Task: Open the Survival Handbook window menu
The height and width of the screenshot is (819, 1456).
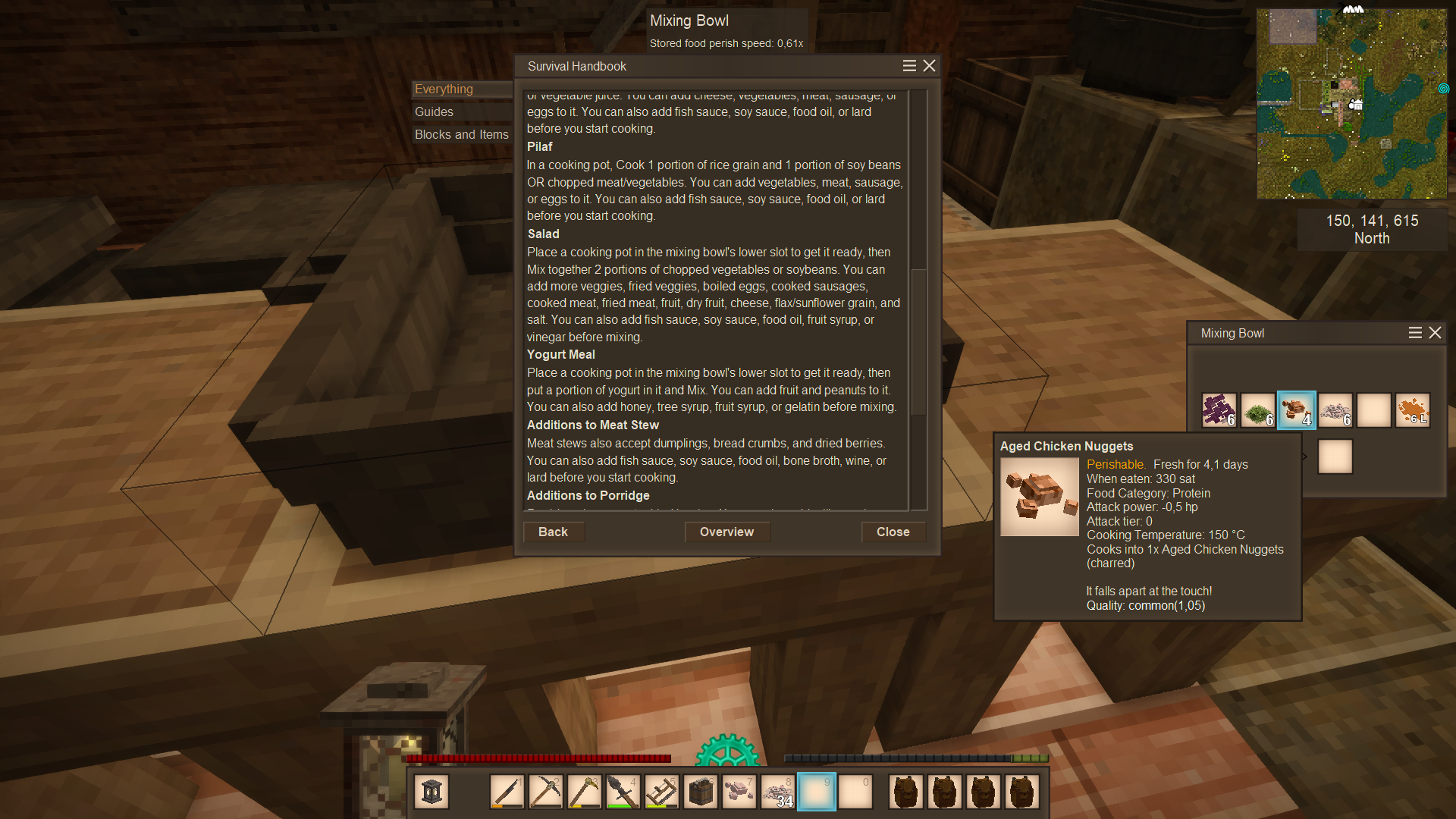Action: click(x=909, y=66)
